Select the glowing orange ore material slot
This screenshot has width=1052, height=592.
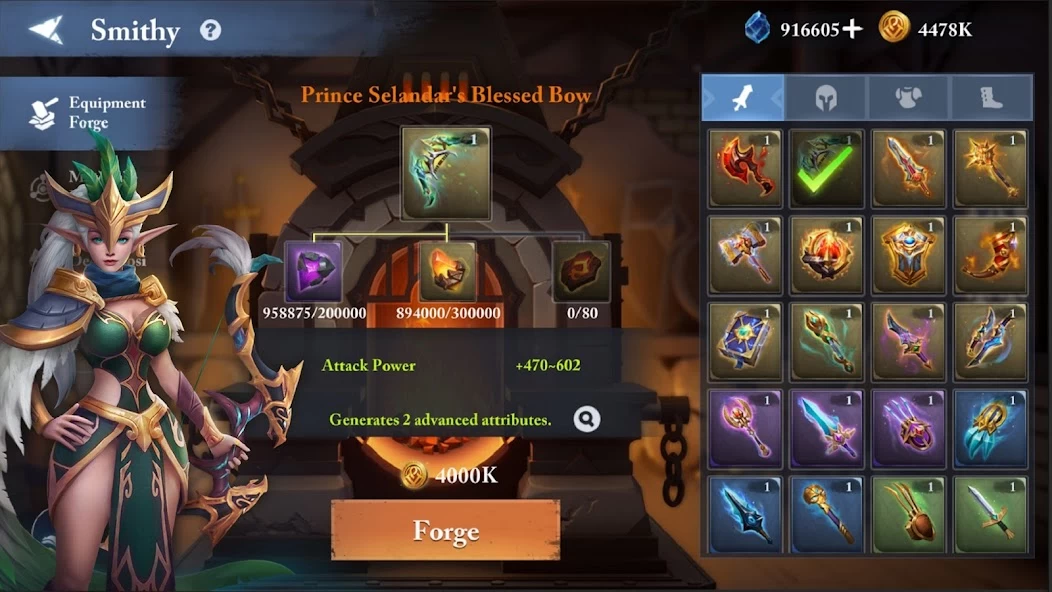(447, 271)
